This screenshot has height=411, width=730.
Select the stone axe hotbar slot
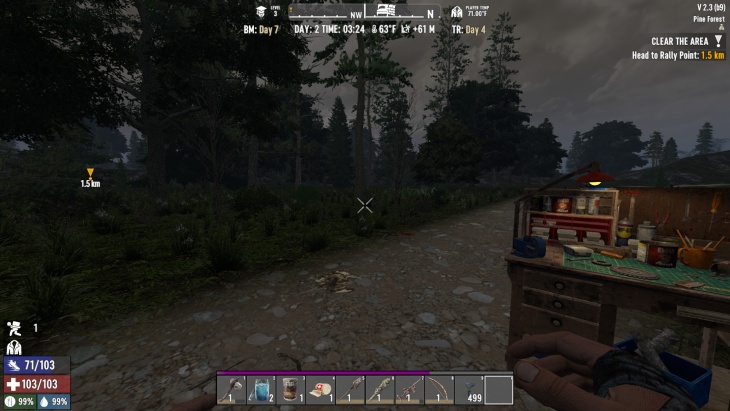232,389
